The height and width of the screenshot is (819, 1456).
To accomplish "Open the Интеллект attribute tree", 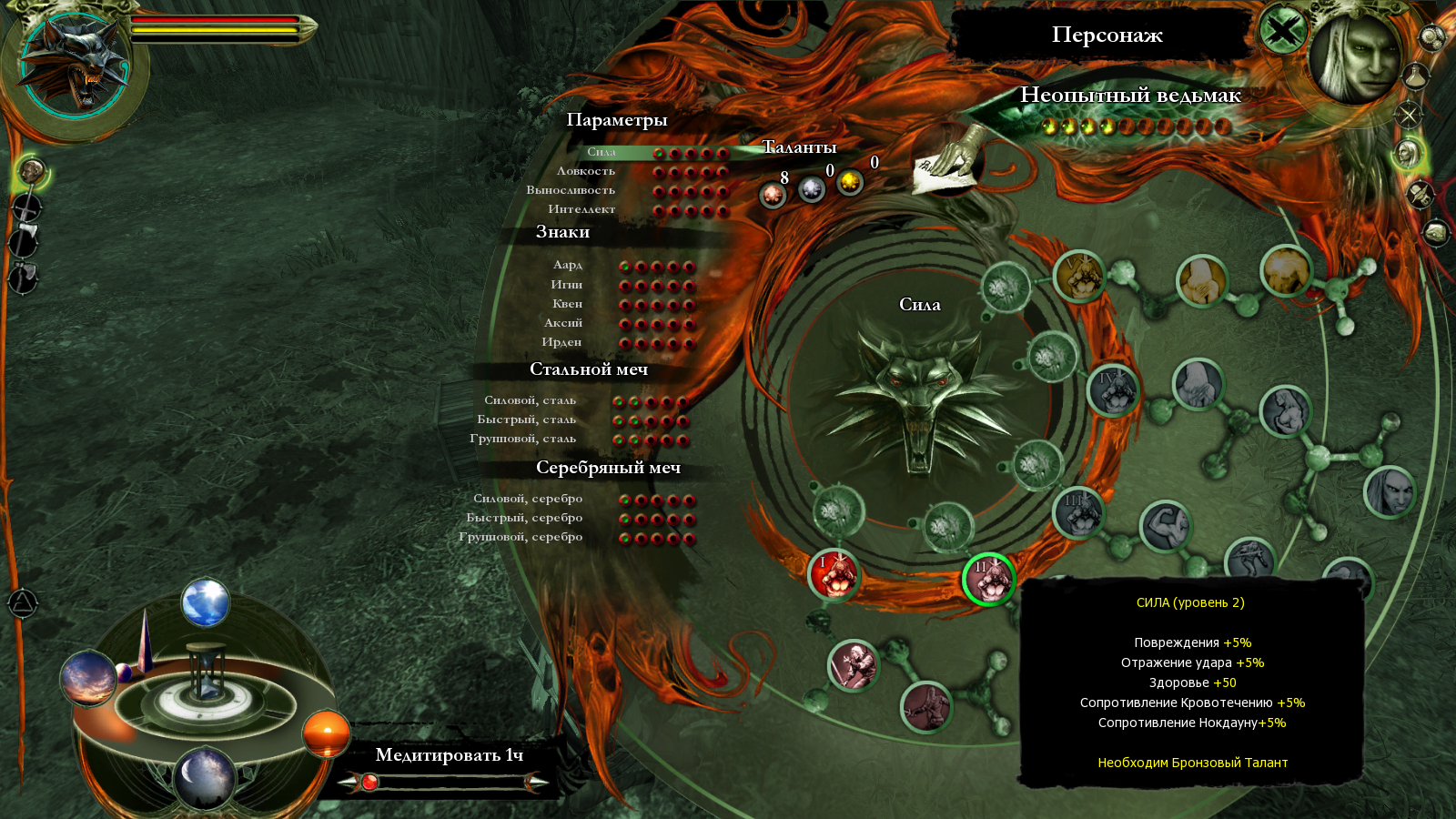I will (581, 209).
